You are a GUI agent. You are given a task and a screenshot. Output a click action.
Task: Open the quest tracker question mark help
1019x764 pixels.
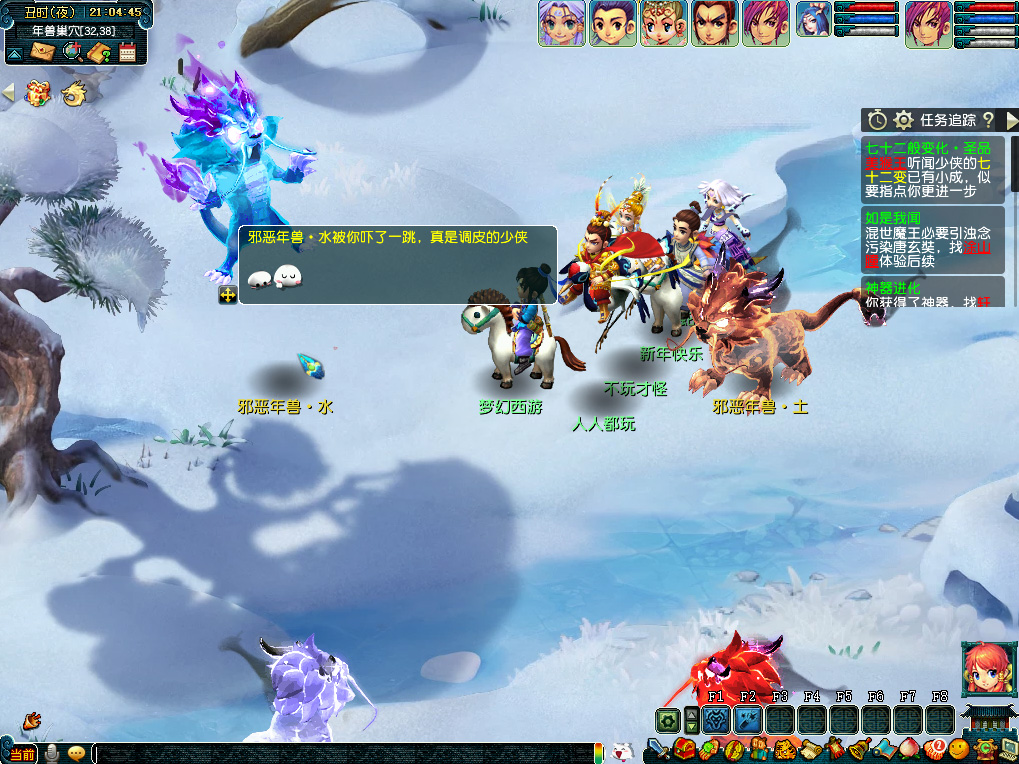coord(988,120)
